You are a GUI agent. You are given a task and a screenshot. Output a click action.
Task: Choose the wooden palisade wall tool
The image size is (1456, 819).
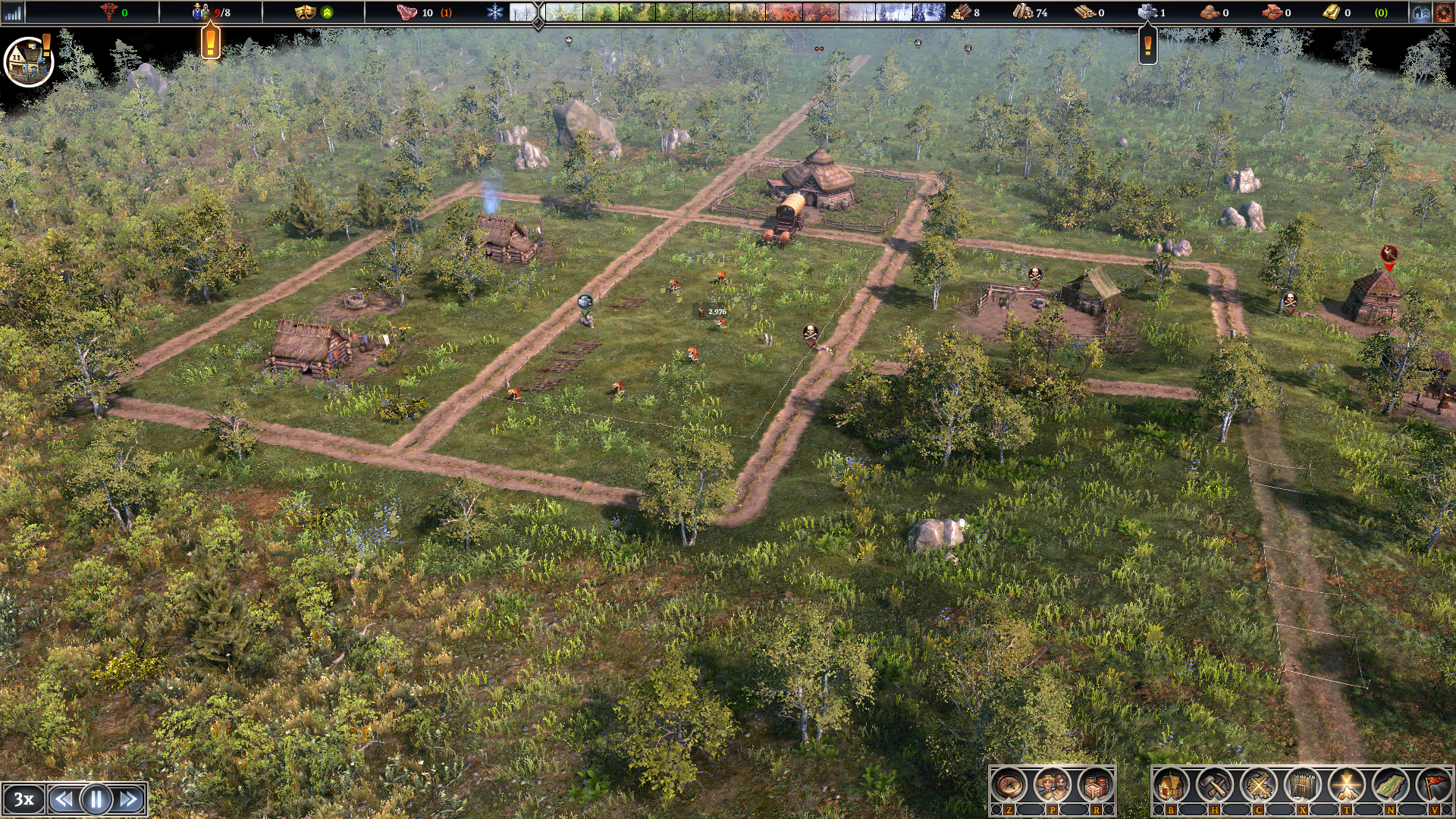point(1303,786)
